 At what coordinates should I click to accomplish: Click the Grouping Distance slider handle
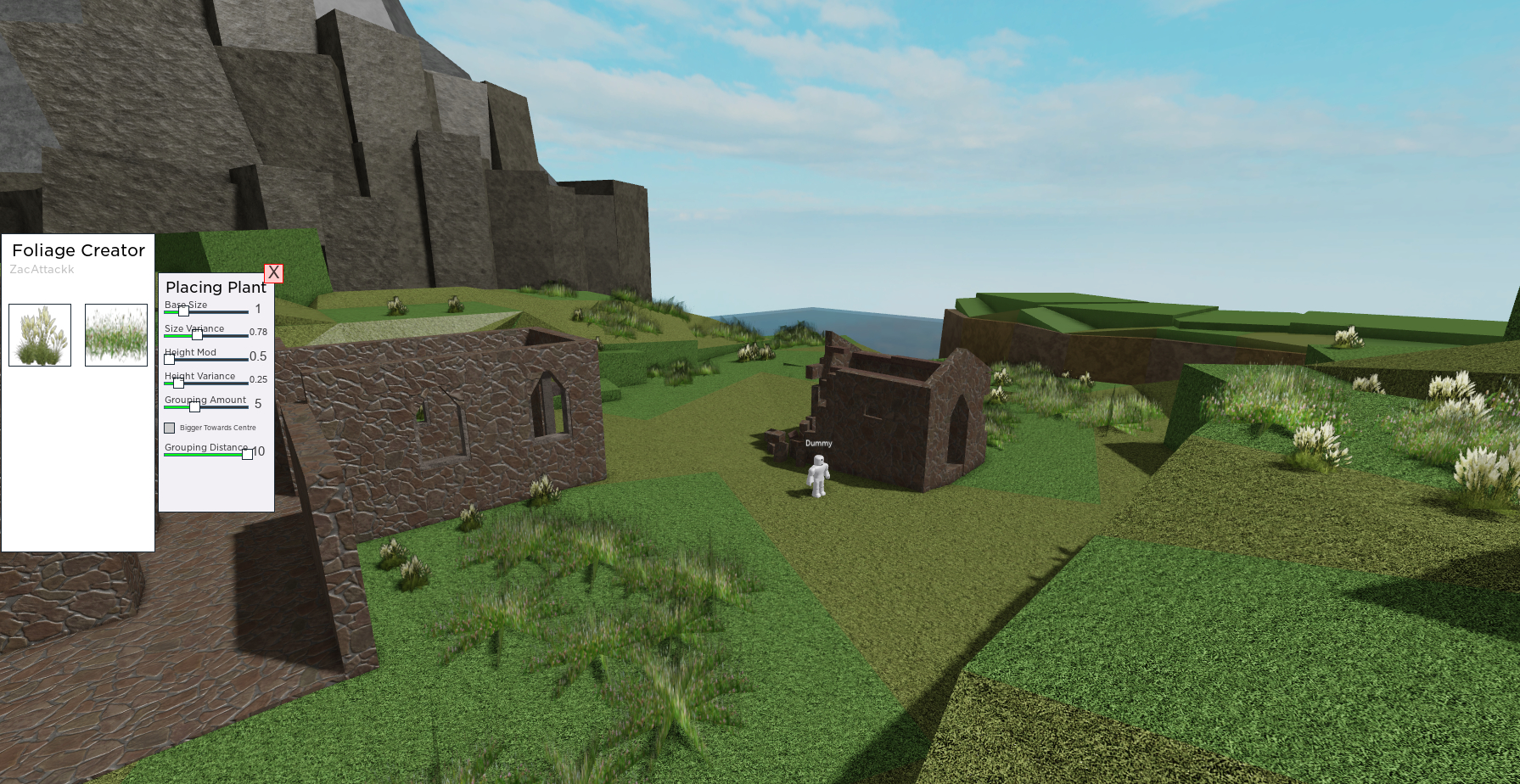pyautogui.click(x=246, y=454)
